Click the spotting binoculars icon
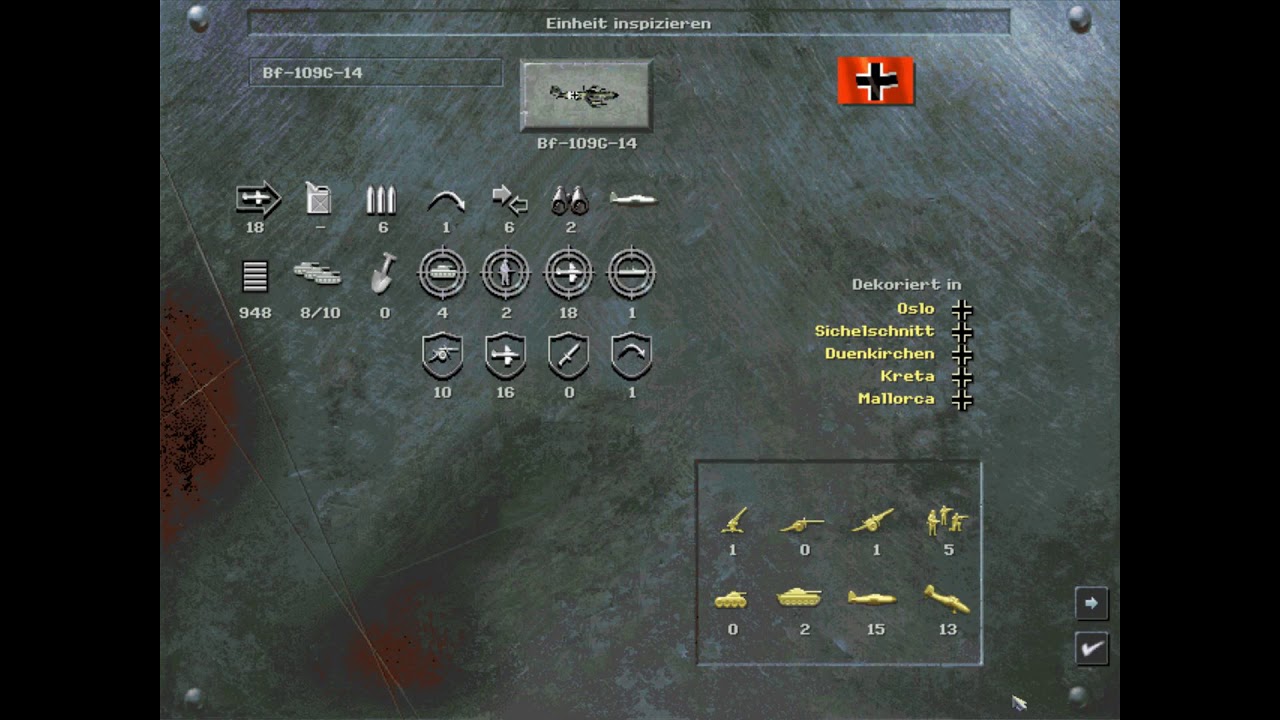1280x720 pixels. pos(570,200)
